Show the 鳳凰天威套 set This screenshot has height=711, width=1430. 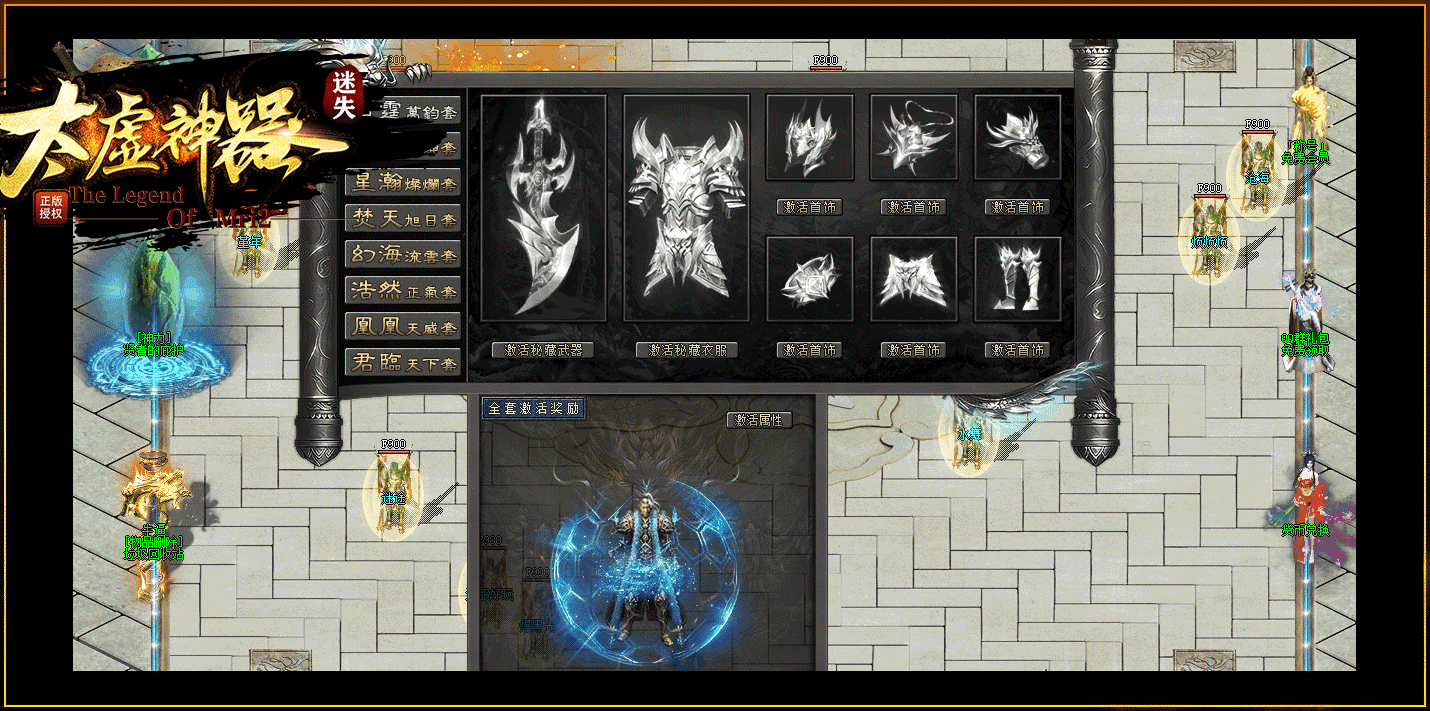(403, 327)
